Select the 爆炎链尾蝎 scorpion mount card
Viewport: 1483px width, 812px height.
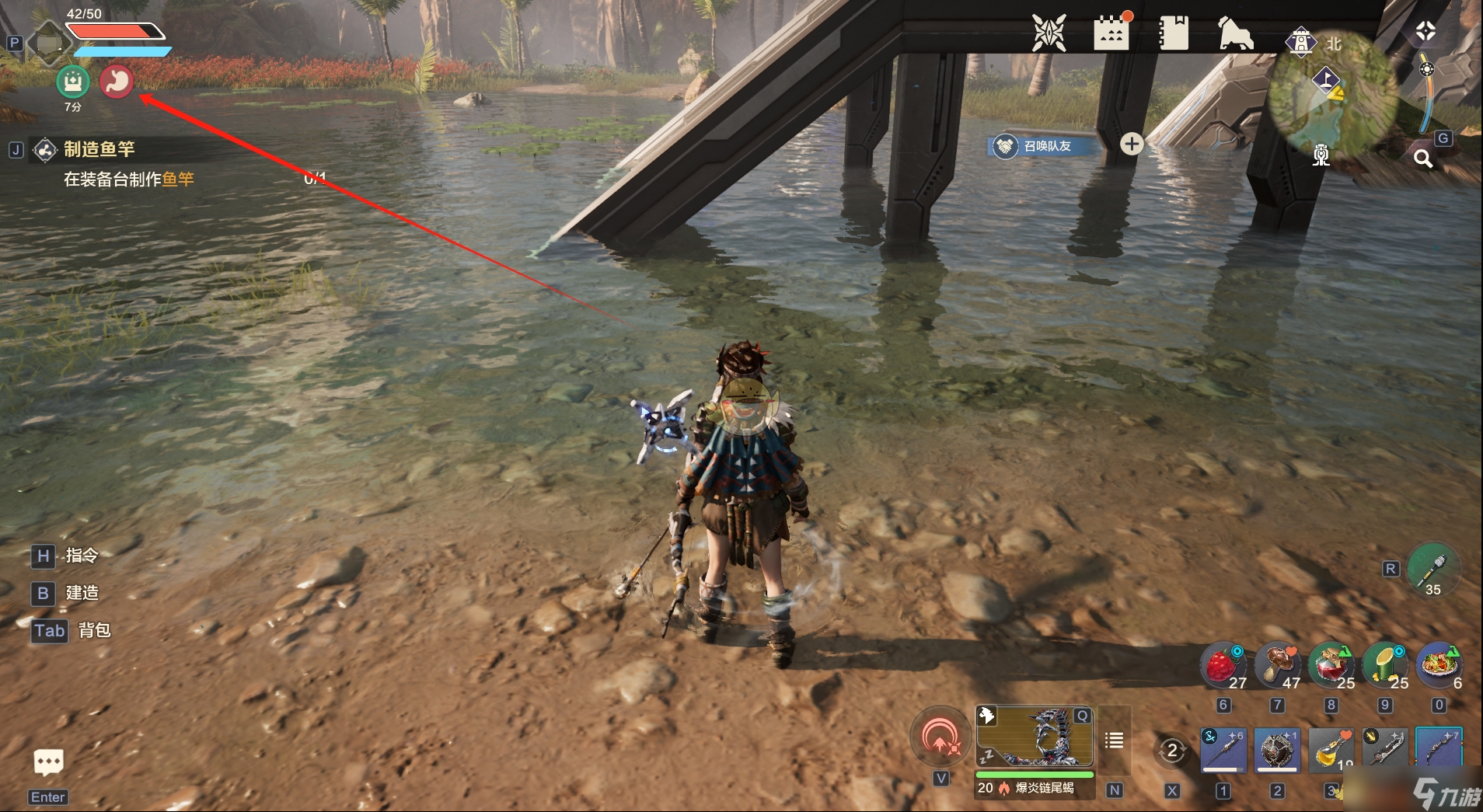[1035, 738]
